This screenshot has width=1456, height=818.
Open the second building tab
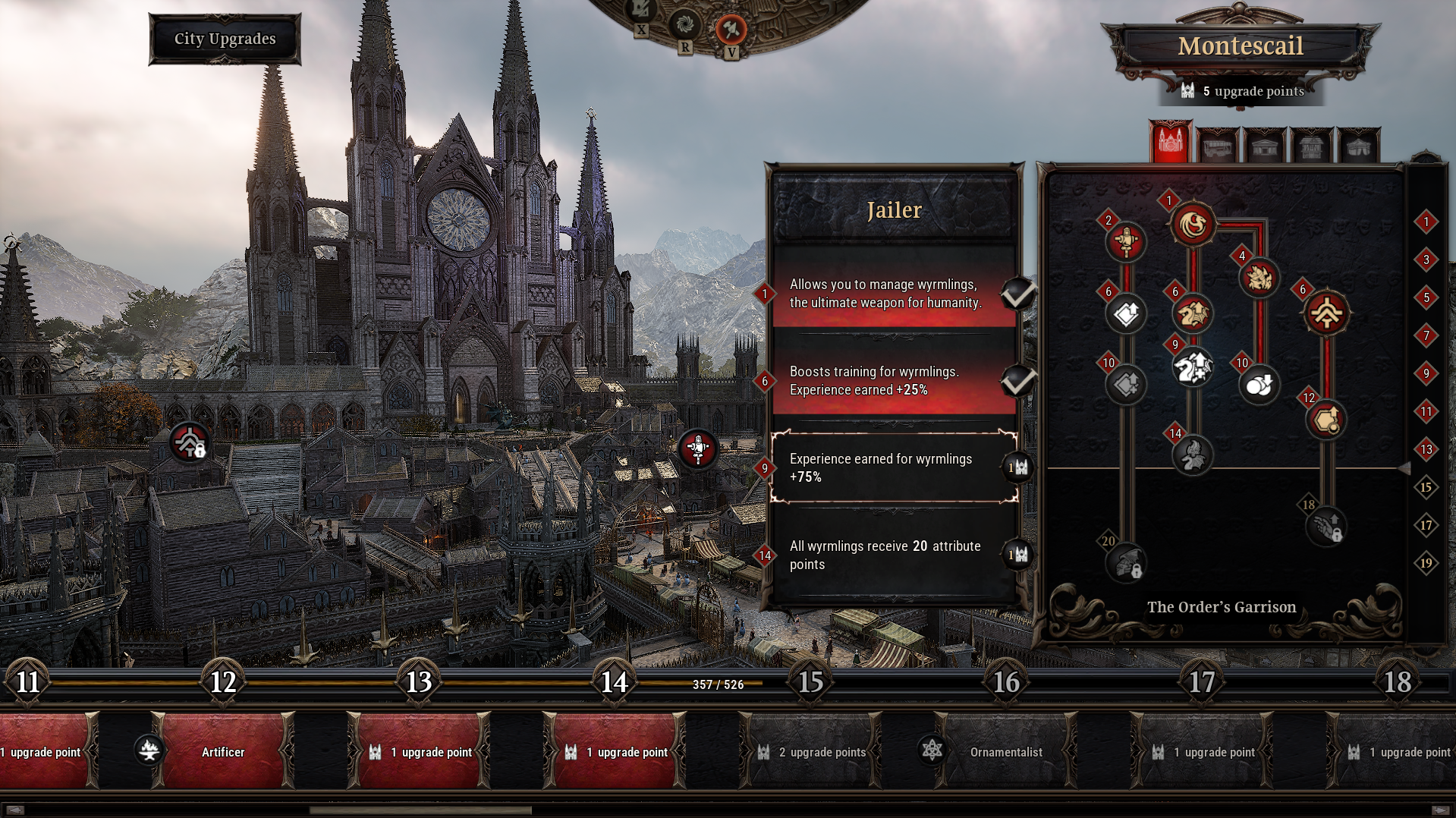[1218, 145]
